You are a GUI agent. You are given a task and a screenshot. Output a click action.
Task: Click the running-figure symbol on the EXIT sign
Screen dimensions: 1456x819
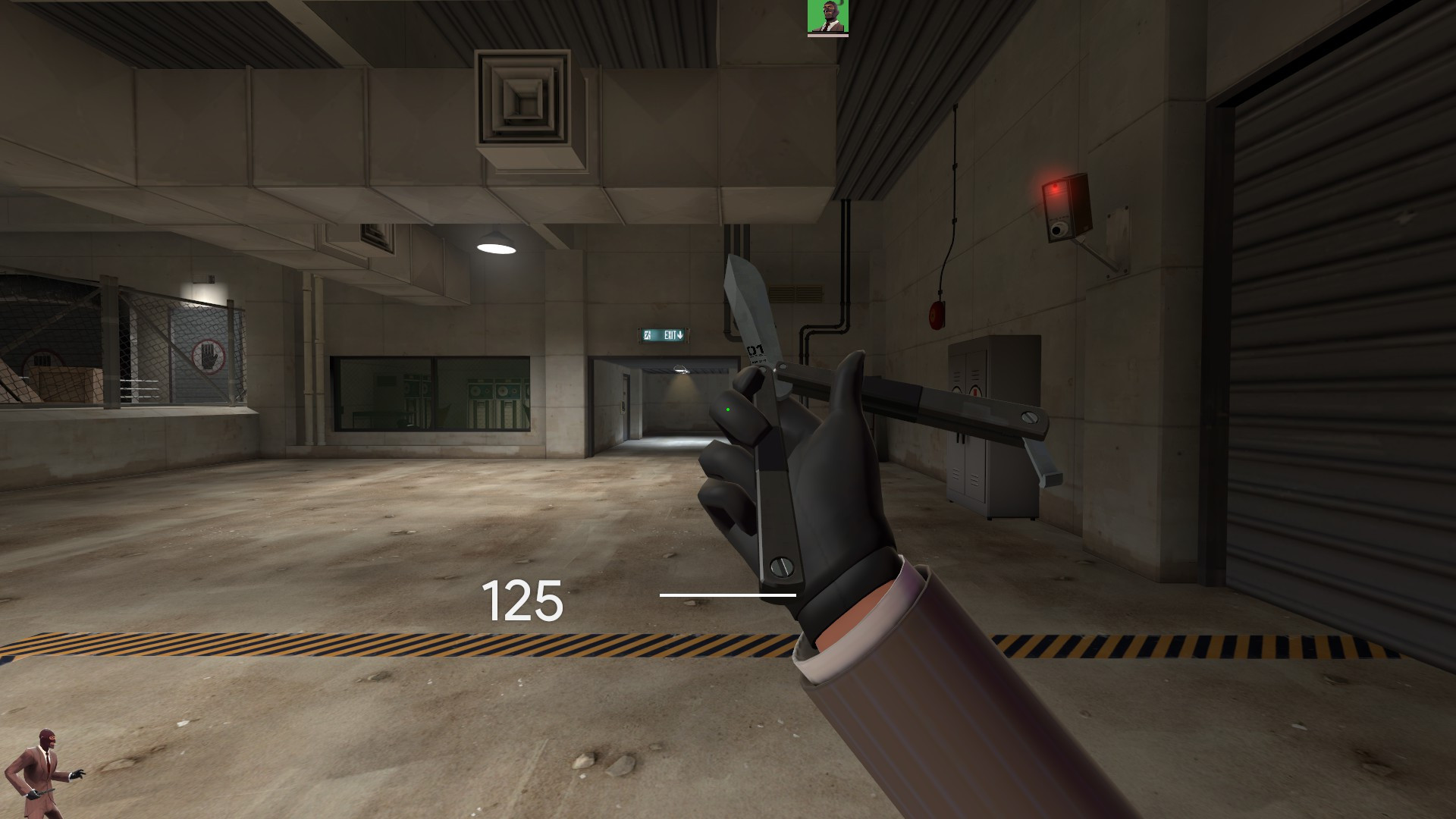[646, 334]
